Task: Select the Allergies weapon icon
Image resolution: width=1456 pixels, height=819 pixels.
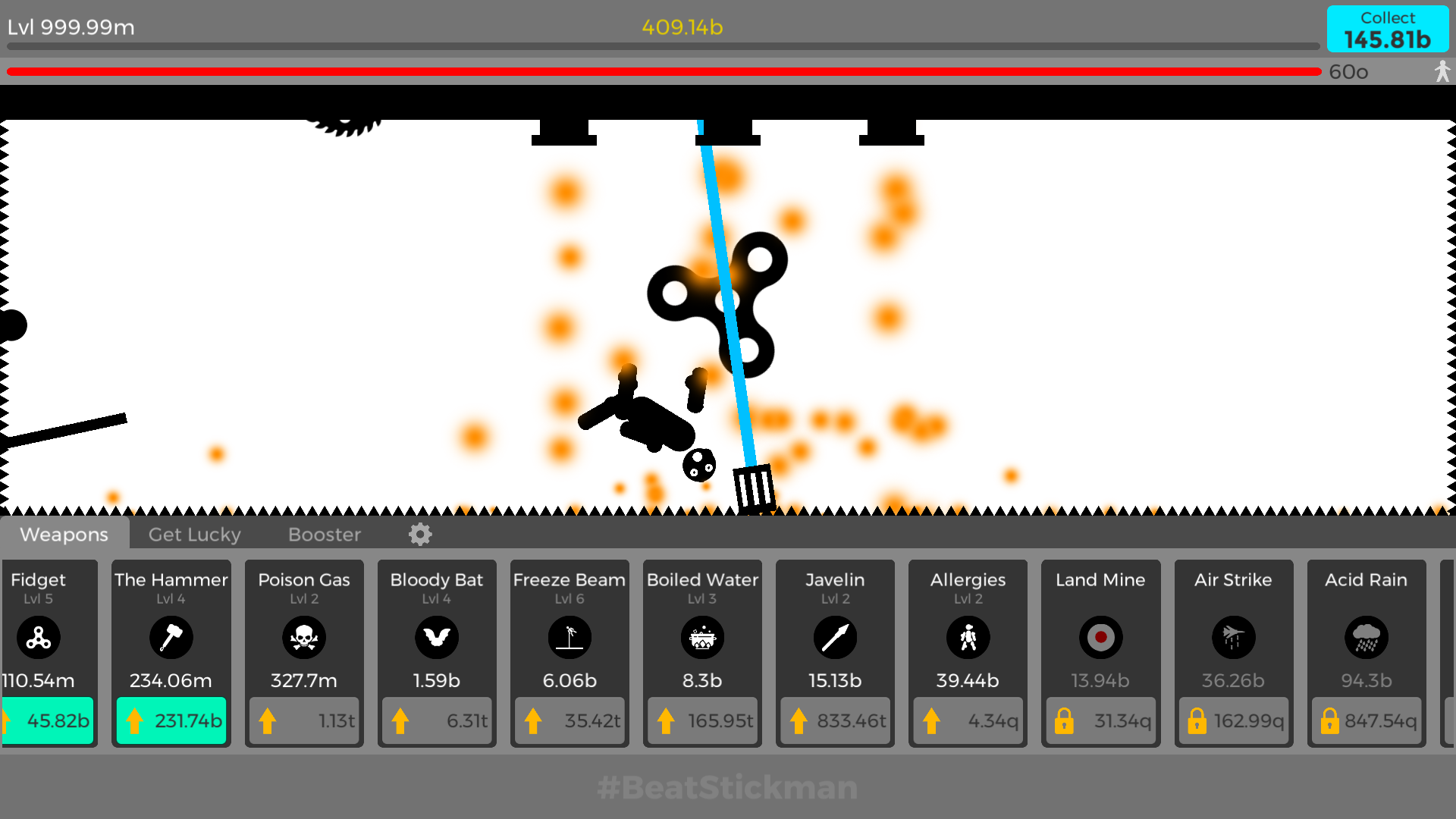Action: coord(968,638)
